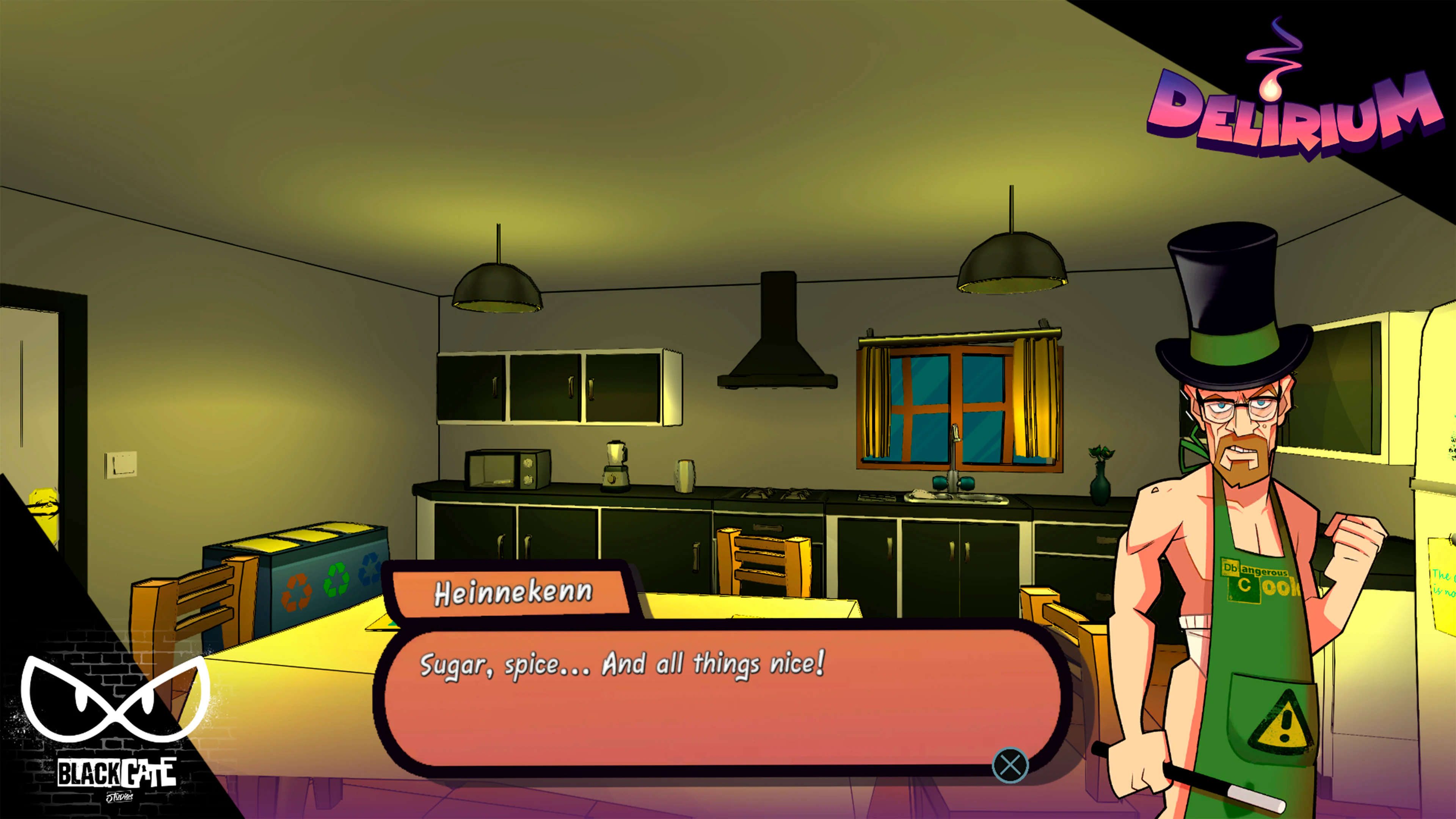Click the dialogue text box

[723, 695]
